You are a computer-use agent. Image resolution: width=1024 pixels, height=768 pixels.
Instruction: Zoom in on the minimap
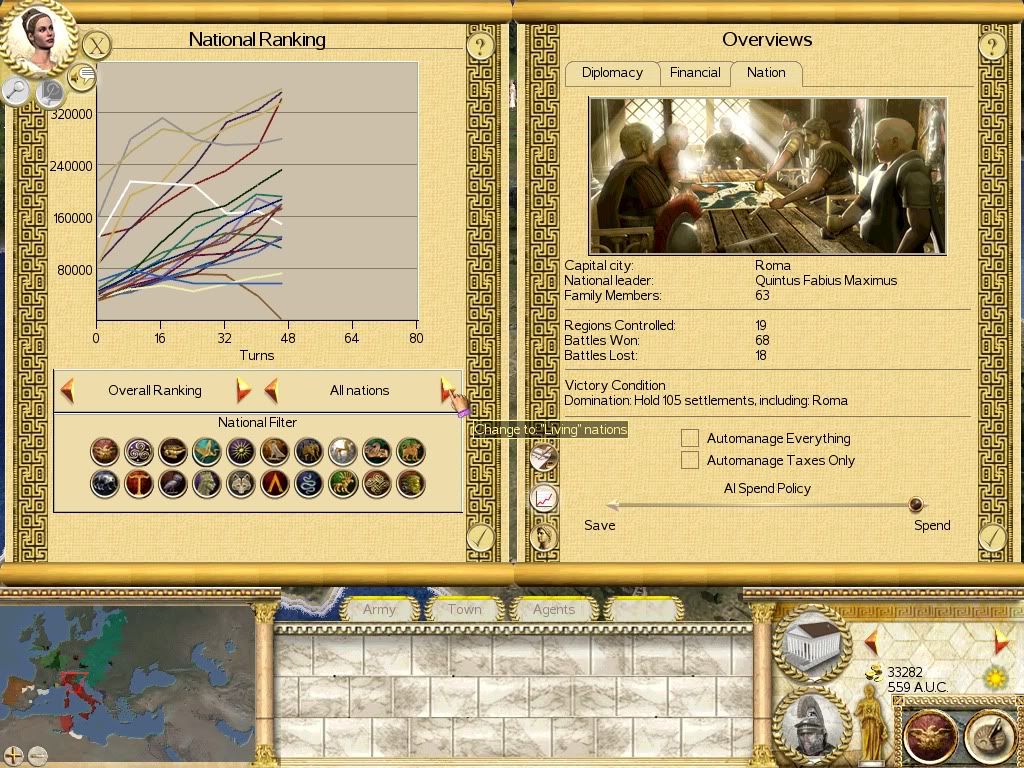click(14, 755)
